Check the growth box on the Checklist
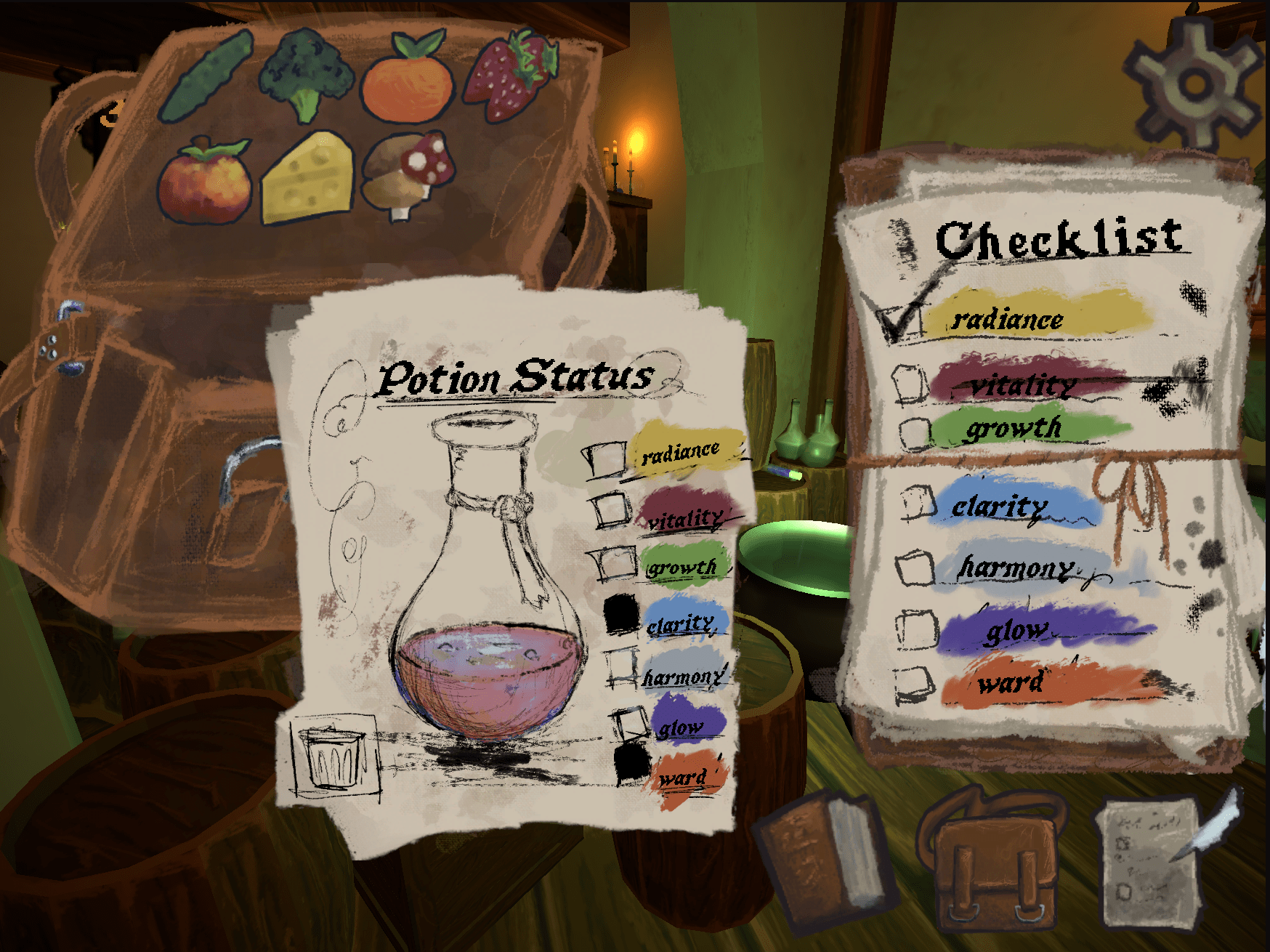 pos(915,434)
